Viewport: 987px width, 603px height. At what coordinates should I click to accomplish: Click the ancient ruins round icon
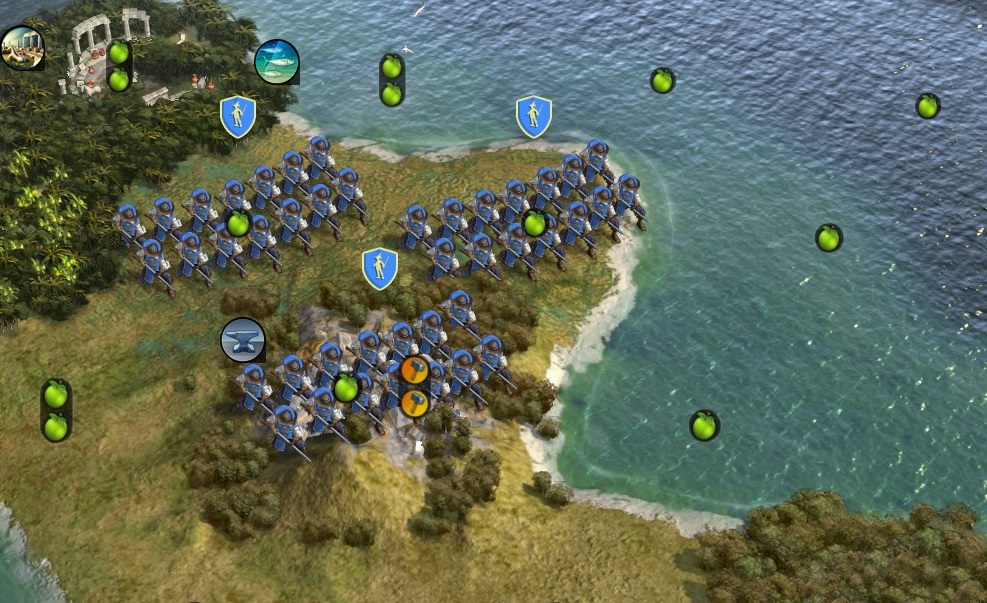[x=21, y=47]
